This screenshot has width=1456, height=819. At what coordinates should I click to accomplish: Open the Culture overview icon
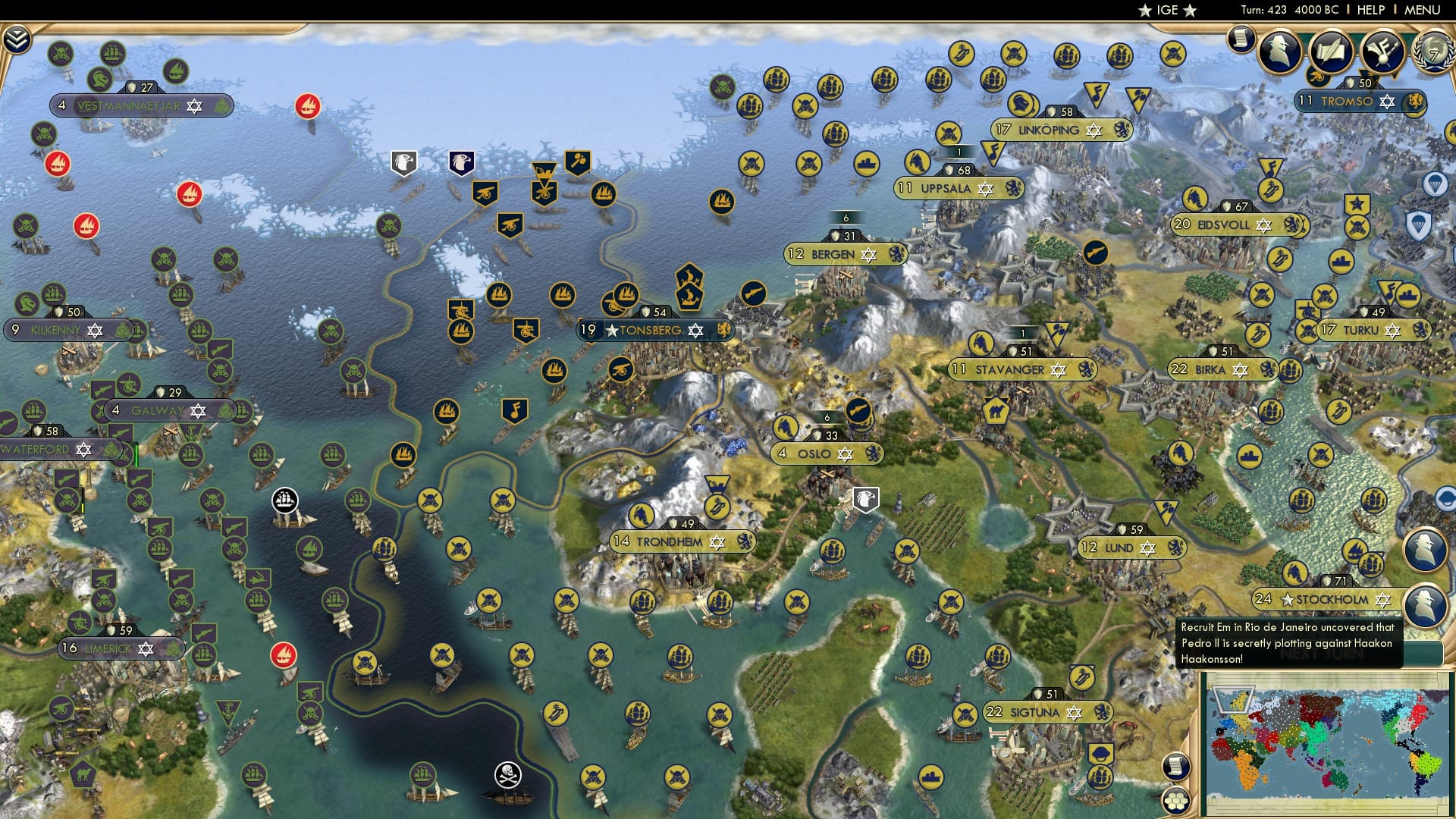click(1382, 52)
